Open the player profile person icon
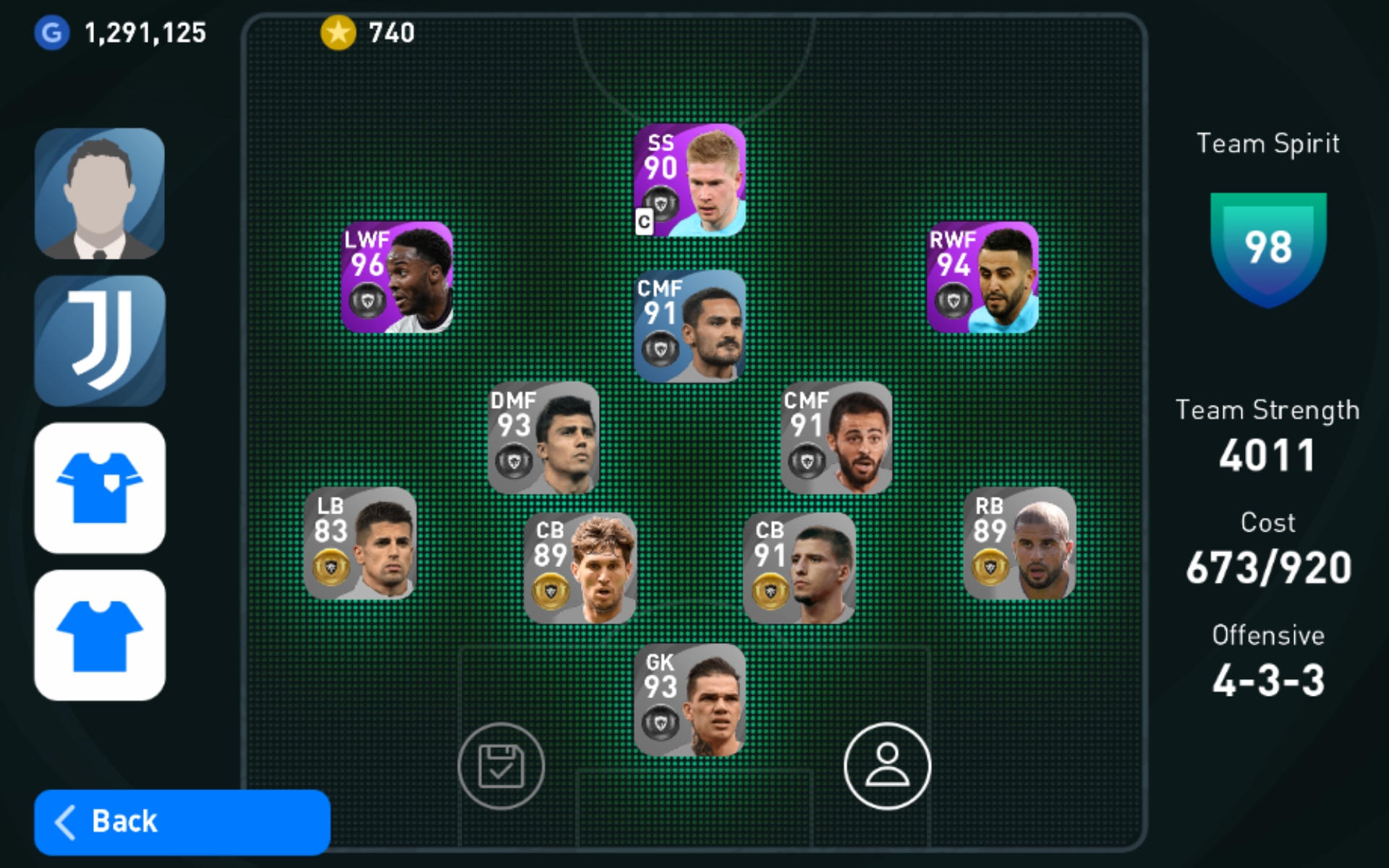Image resolution: width=1389 pixels, height=868 pixels. 888,765
